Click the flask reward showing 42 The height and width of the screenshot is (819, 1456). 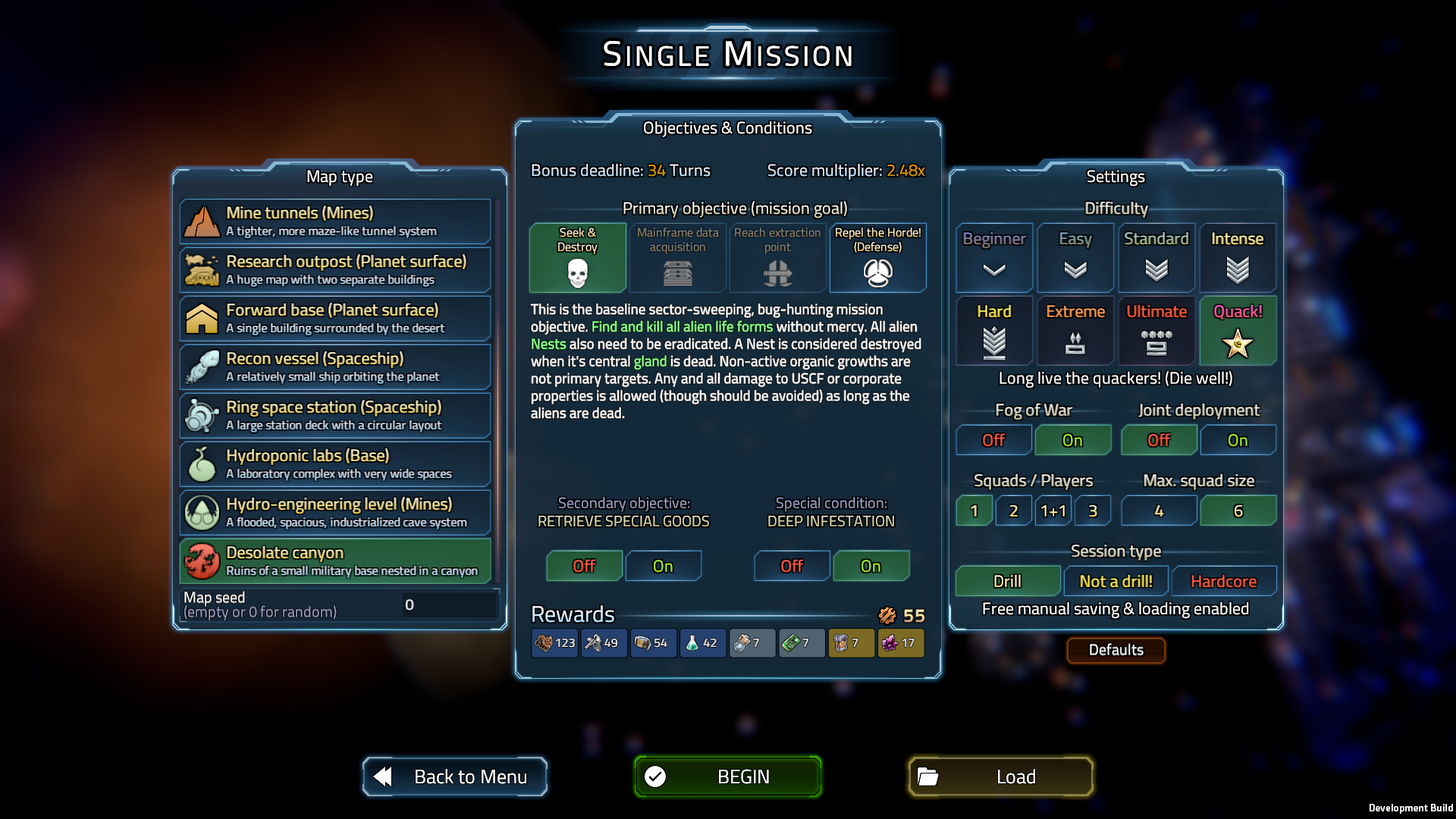(x=702, y=642)
